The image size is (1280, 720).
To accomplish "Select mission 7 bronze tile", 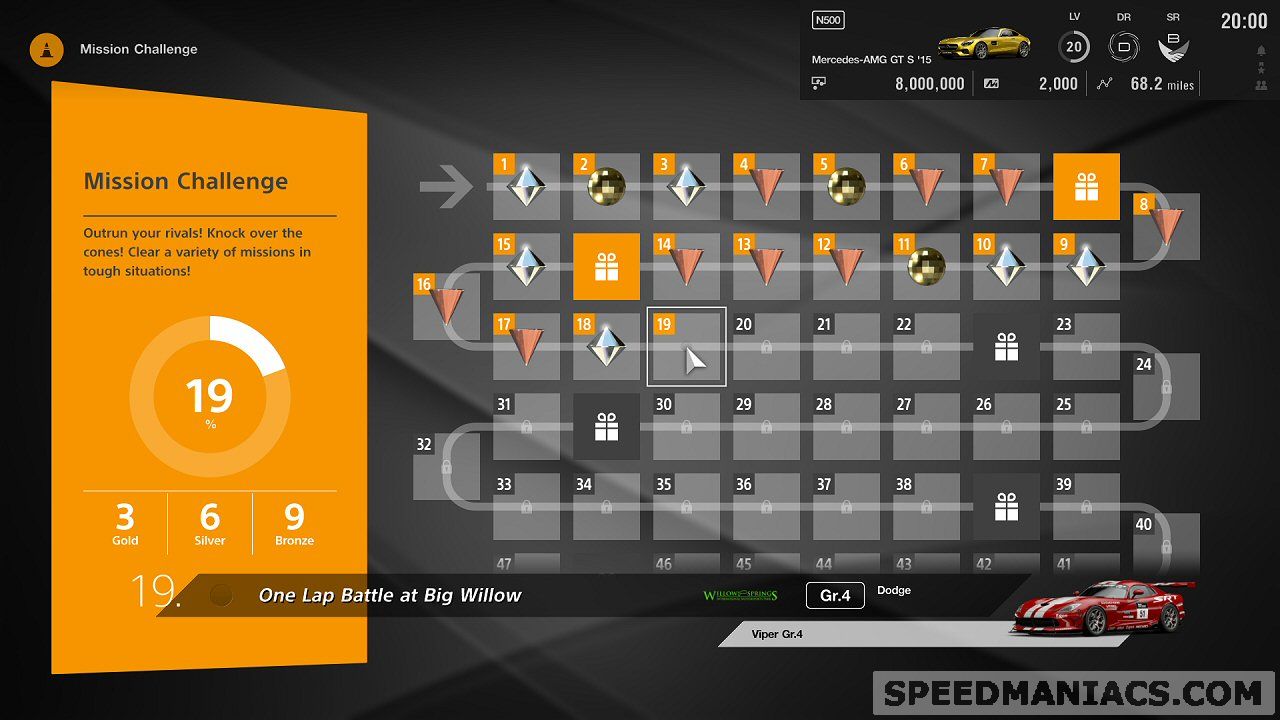I will tap(1006, 186).
